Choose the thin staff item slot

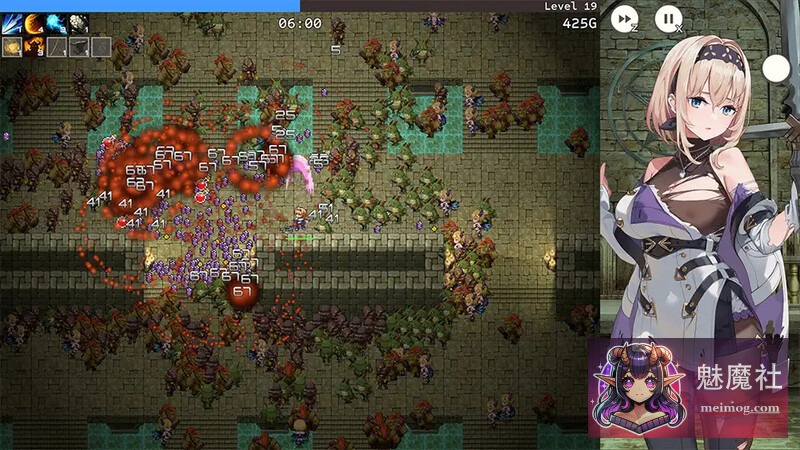[x=57, y=46]
